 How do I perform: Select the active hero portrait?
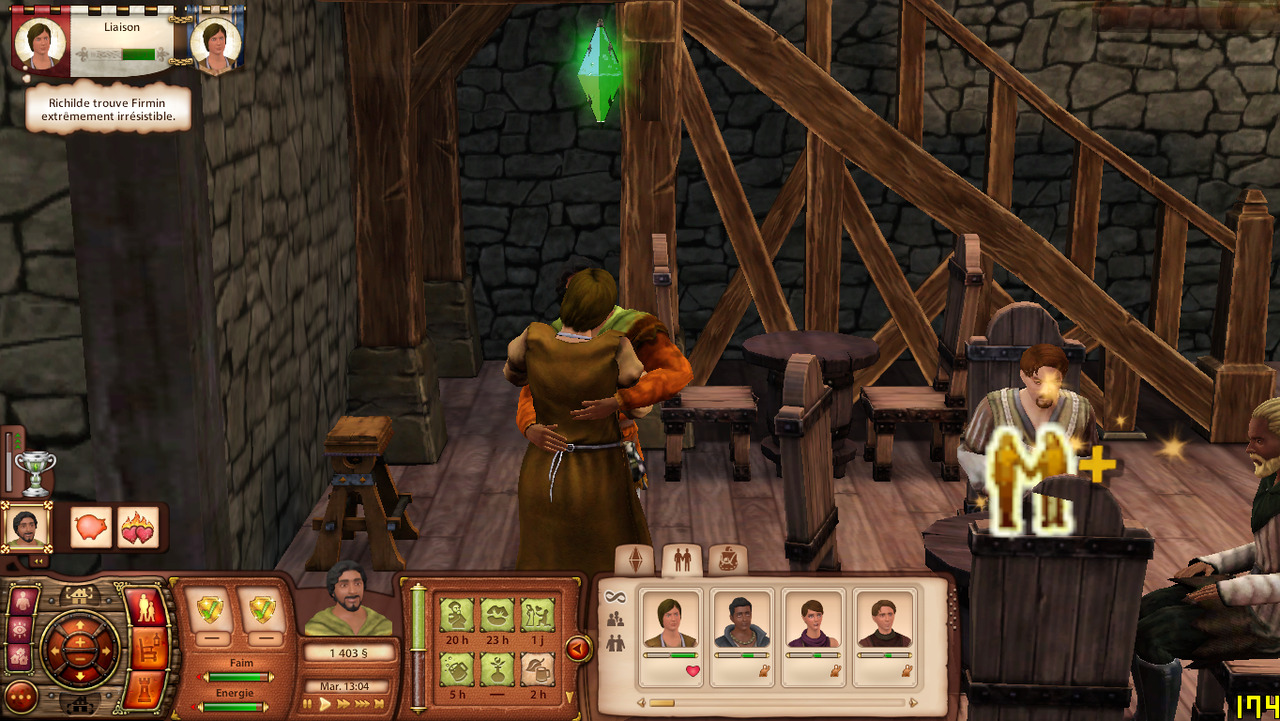pyautogui.click(x=26, y=527)
